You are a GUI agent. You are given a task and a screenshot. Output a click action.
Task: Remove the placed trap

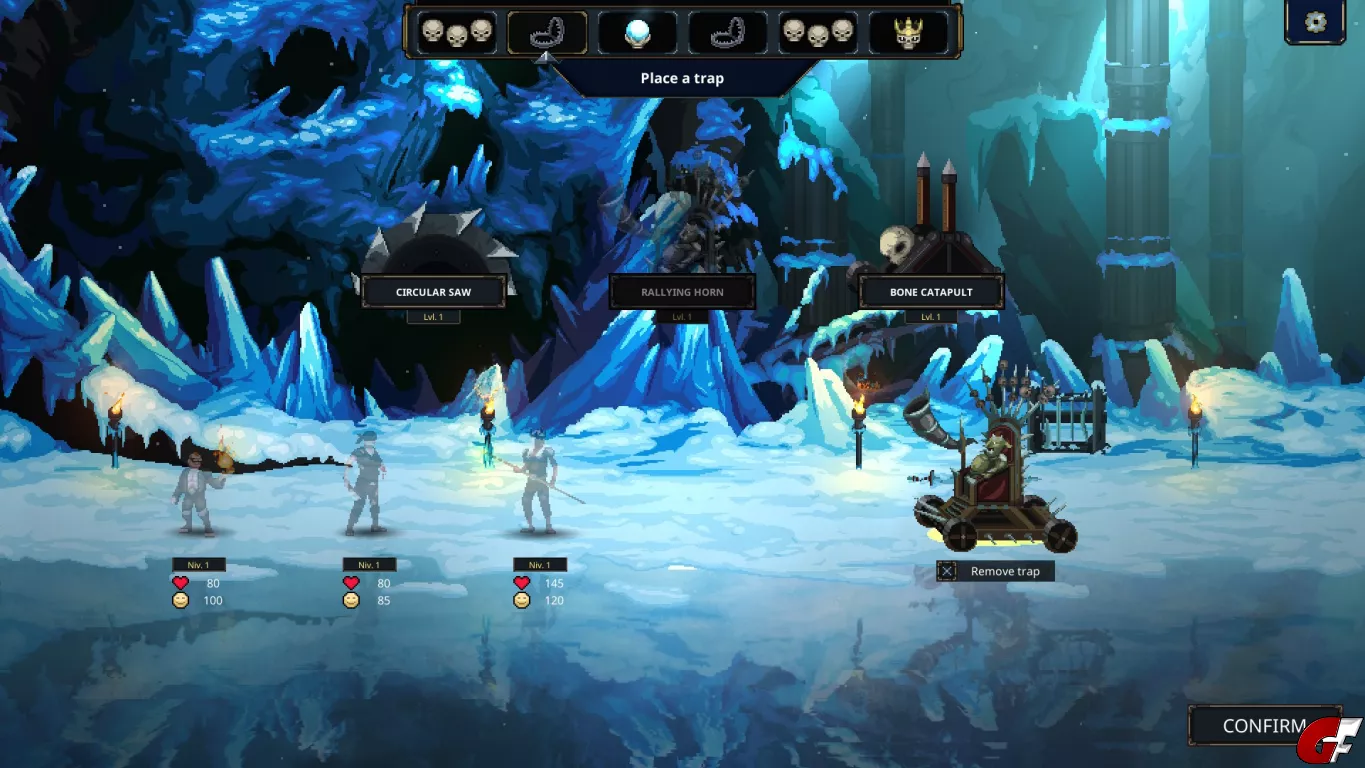pyautogui.click(x=995, y=571)
